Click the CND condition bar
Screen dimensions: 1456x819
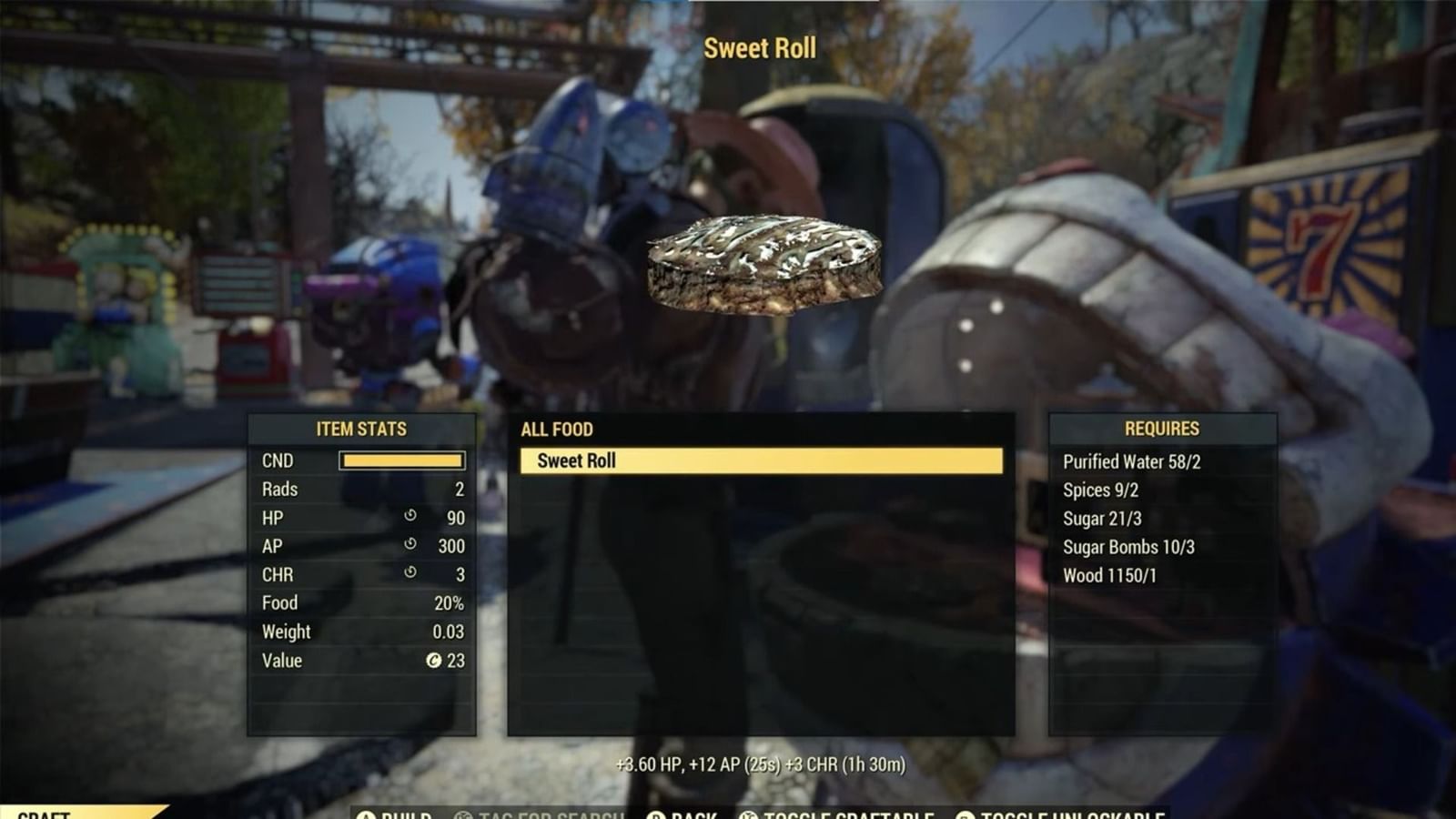click(x=400, y=460)
